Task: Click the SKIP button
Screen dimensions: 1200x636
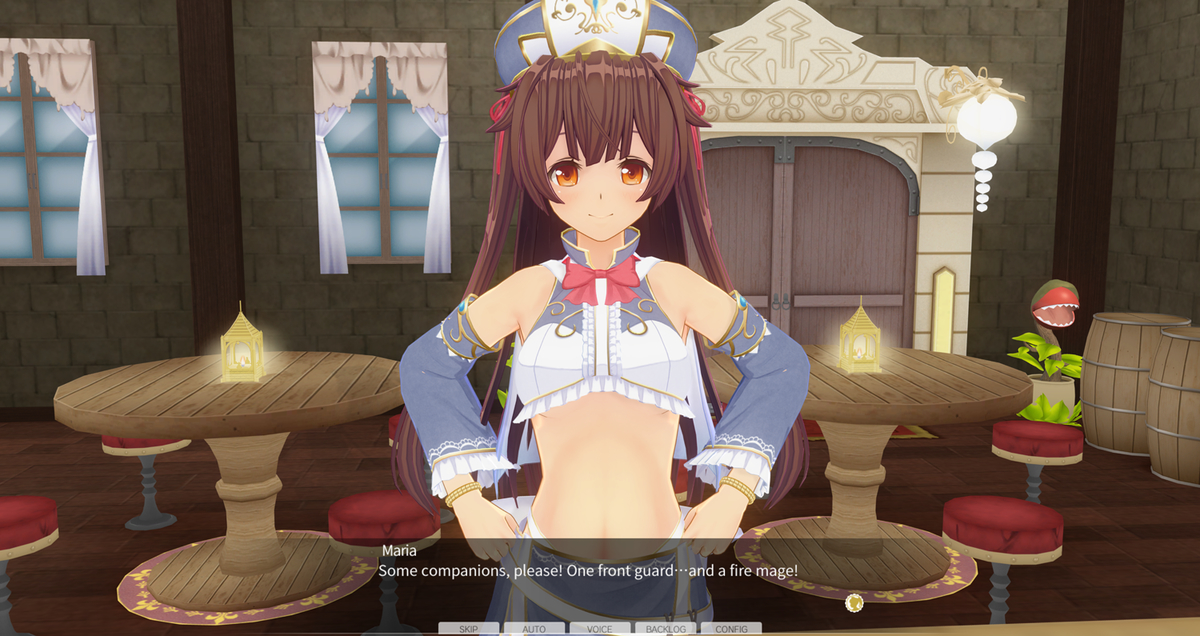Action: click(468, 629)
